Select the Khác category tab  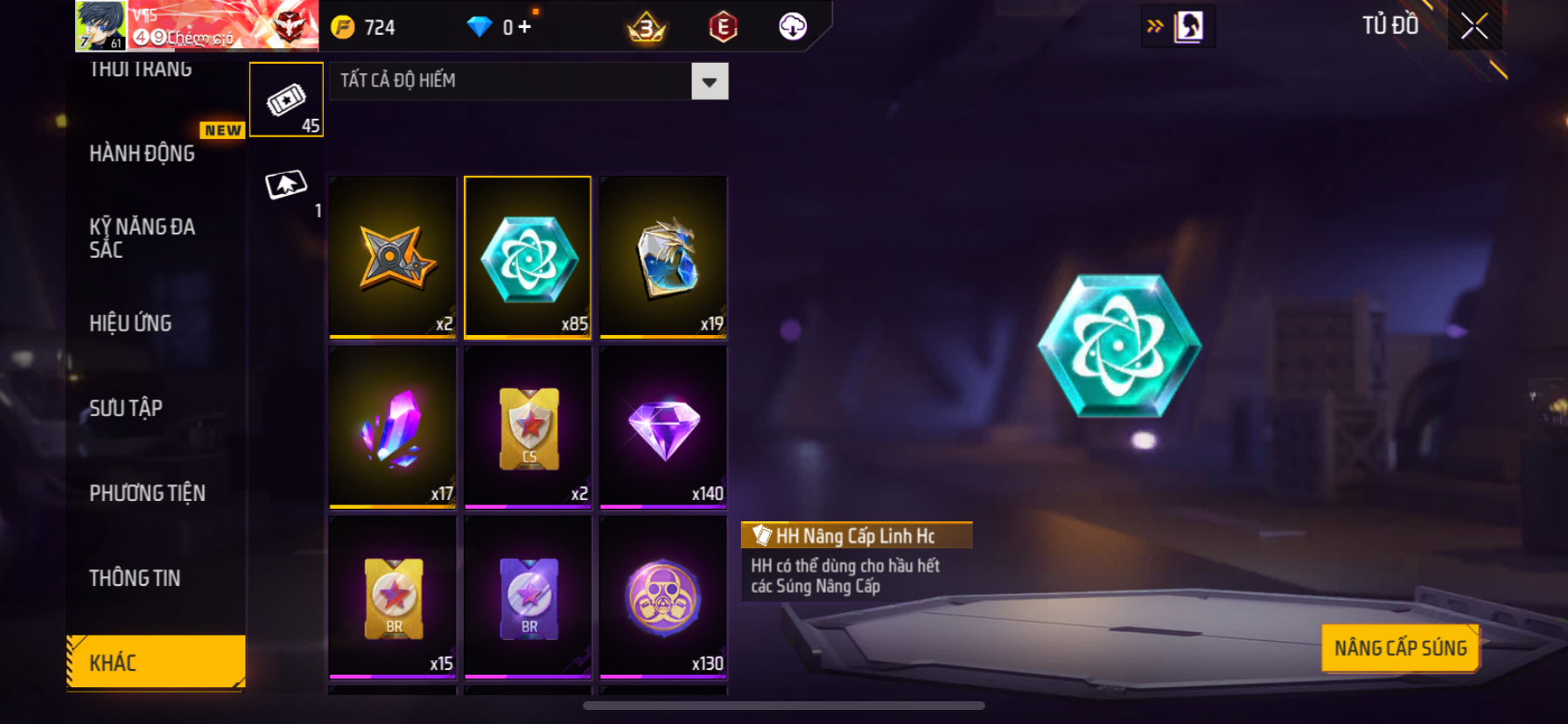point(156,662)
